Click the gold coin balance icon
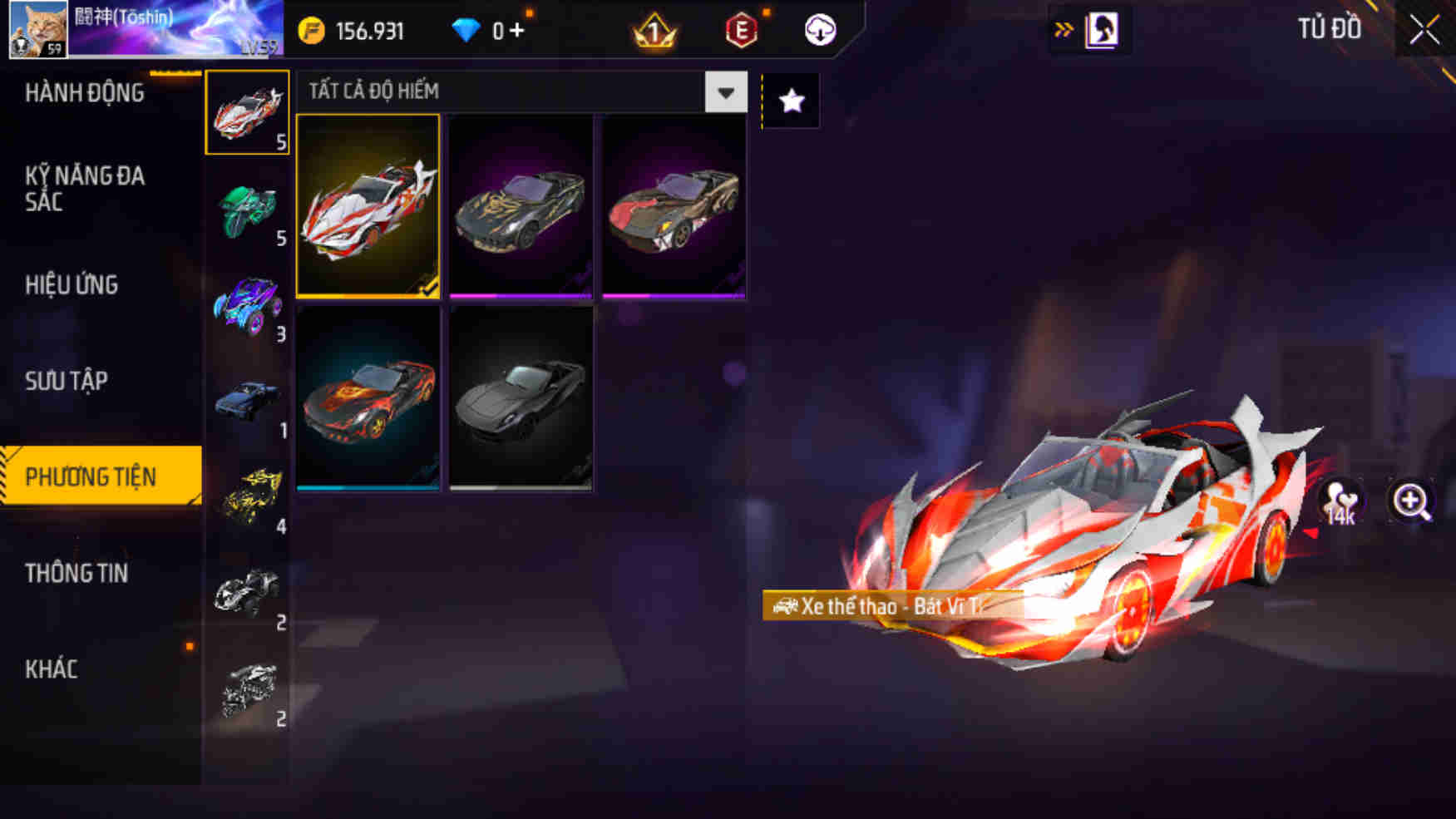The height and width of the screenshot is (819, 1456). 313,29
